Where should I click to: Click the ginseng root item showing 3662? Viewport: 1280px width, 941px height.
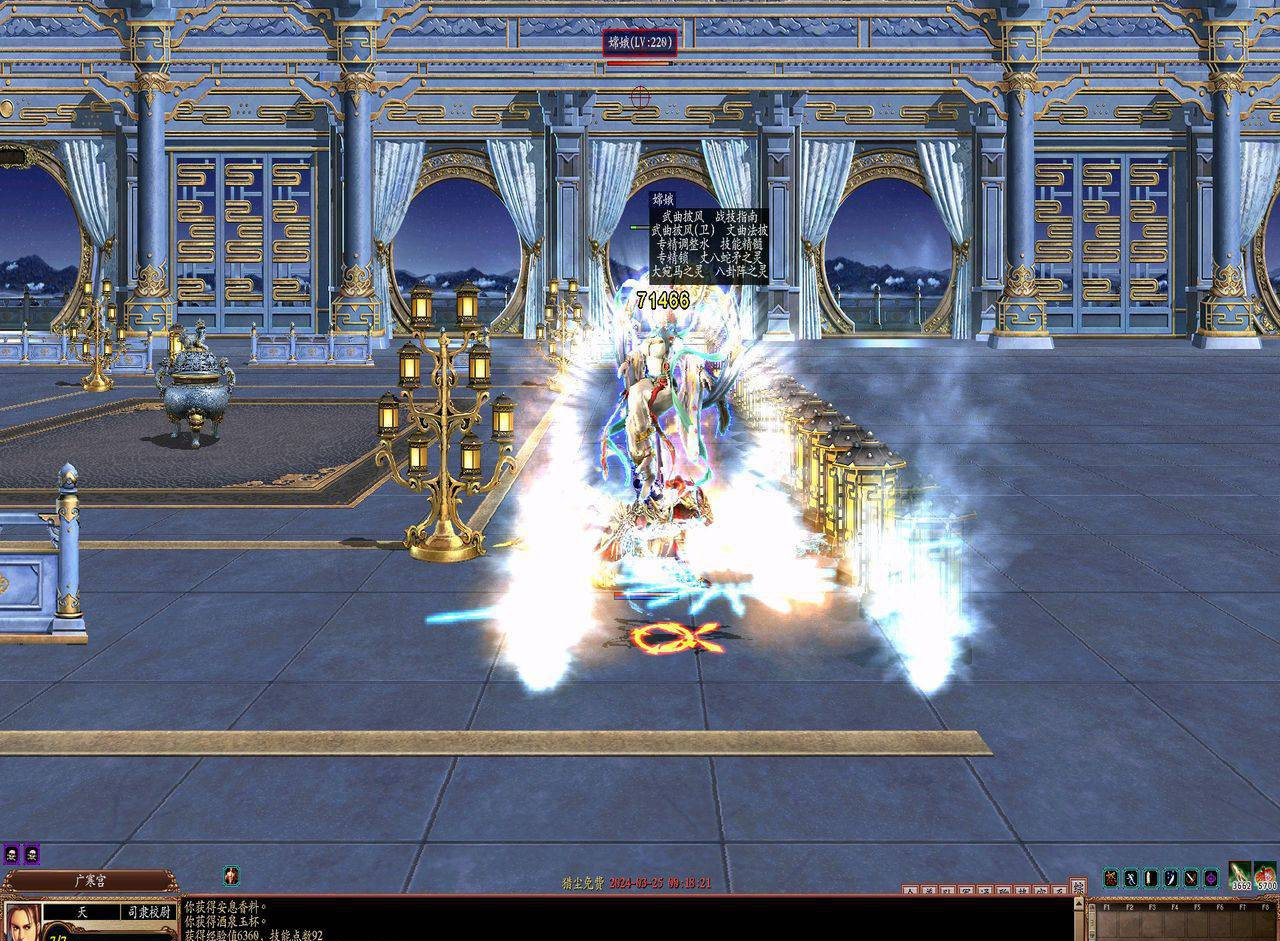coord(1240,875)
